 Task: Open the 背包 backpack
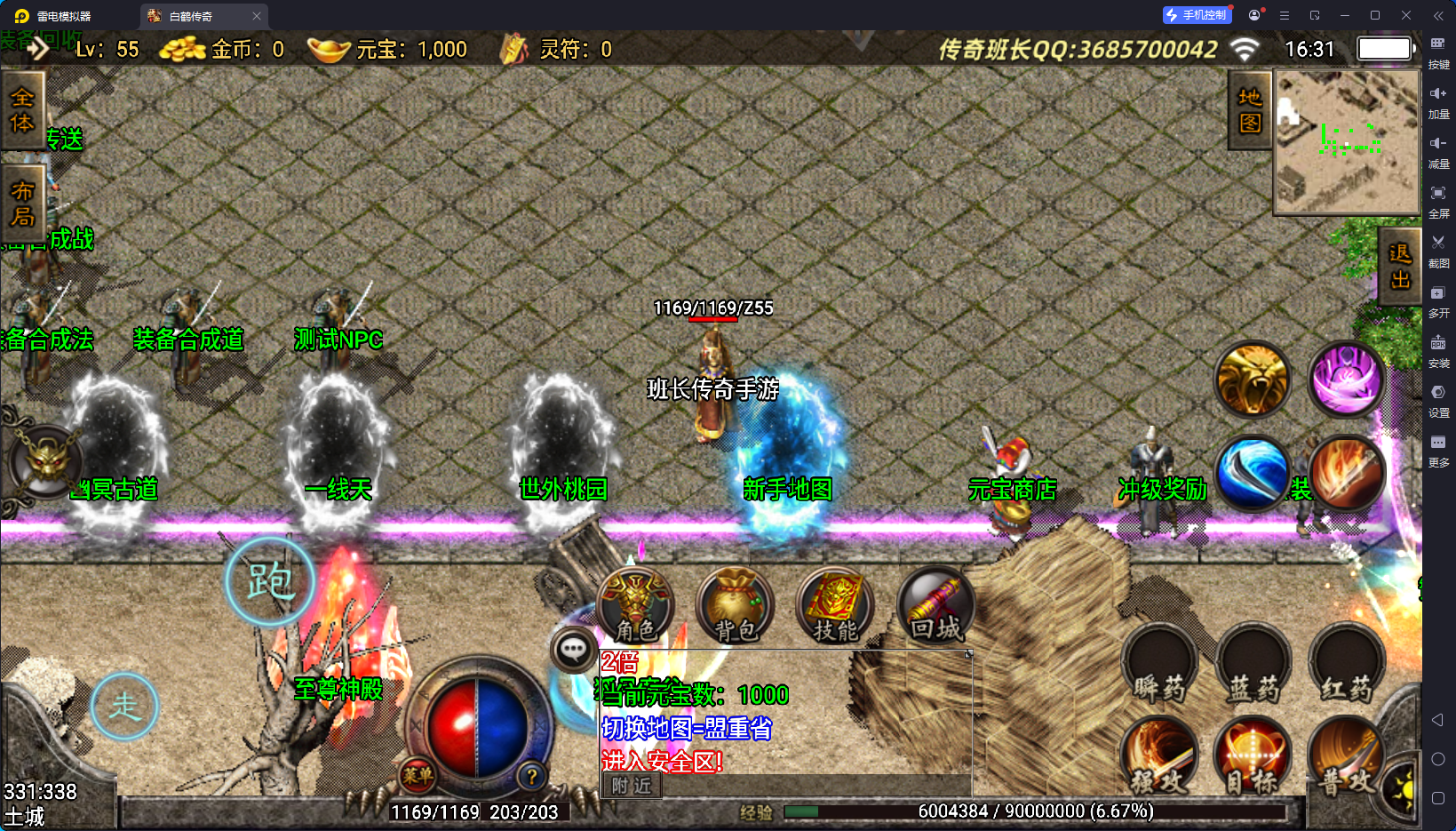[735, 606]
